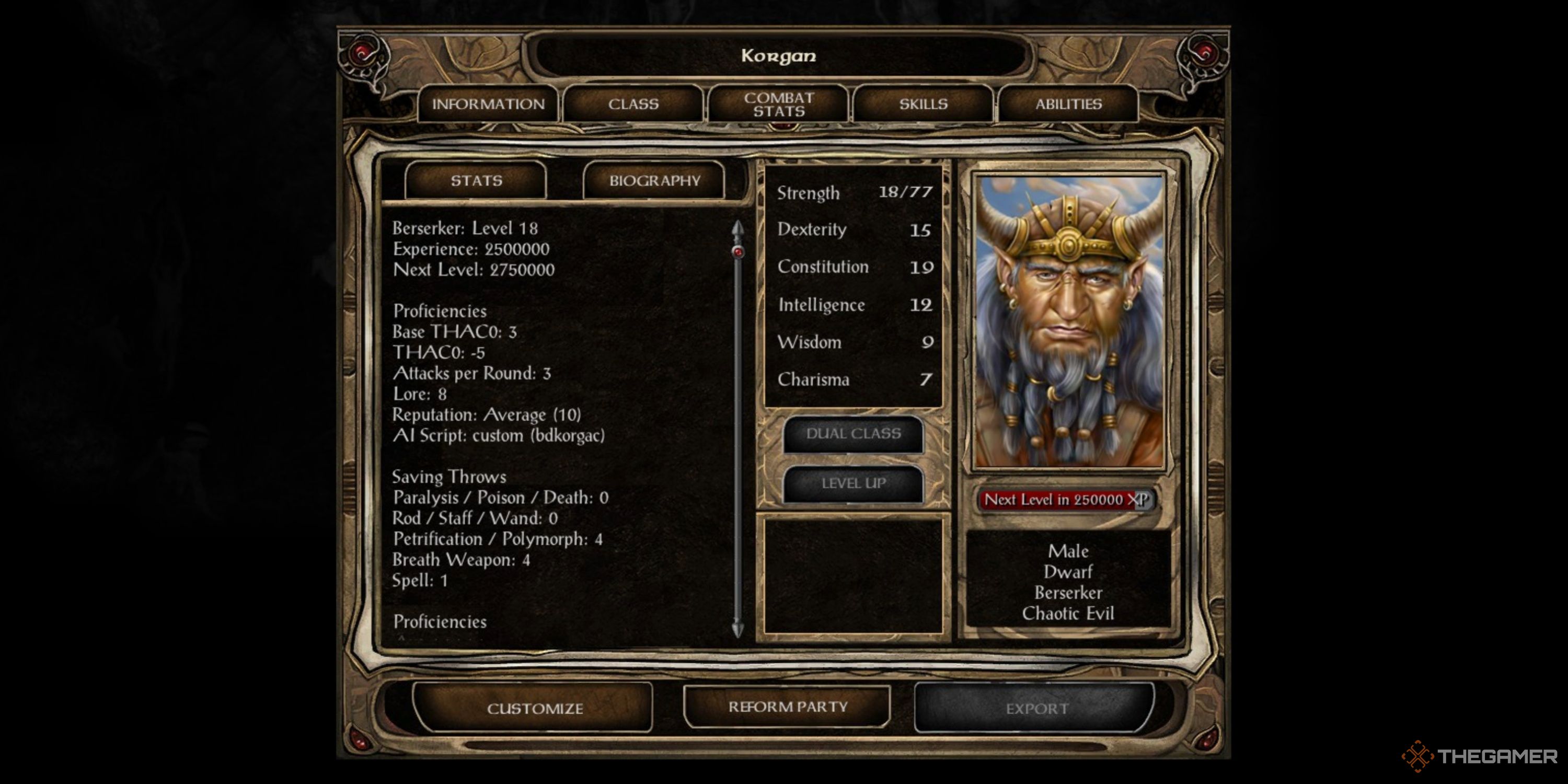The image size is (1568, 784).
Task: Select the Strength attribute row
Action: click(854, 193)
